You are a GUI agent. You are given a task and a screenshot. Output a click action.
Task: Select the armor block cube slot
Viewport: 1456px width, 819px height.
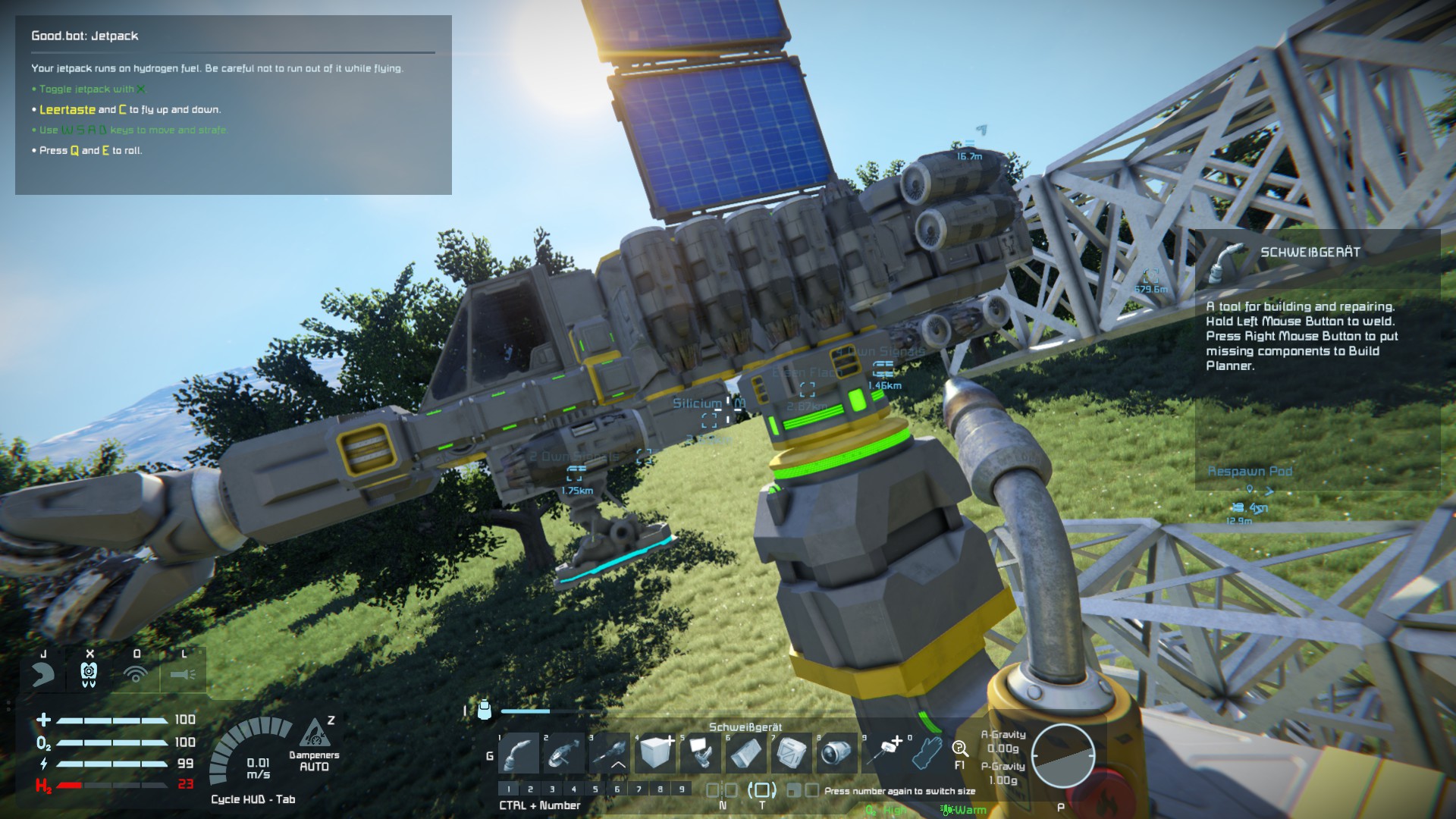pos(655,753)
